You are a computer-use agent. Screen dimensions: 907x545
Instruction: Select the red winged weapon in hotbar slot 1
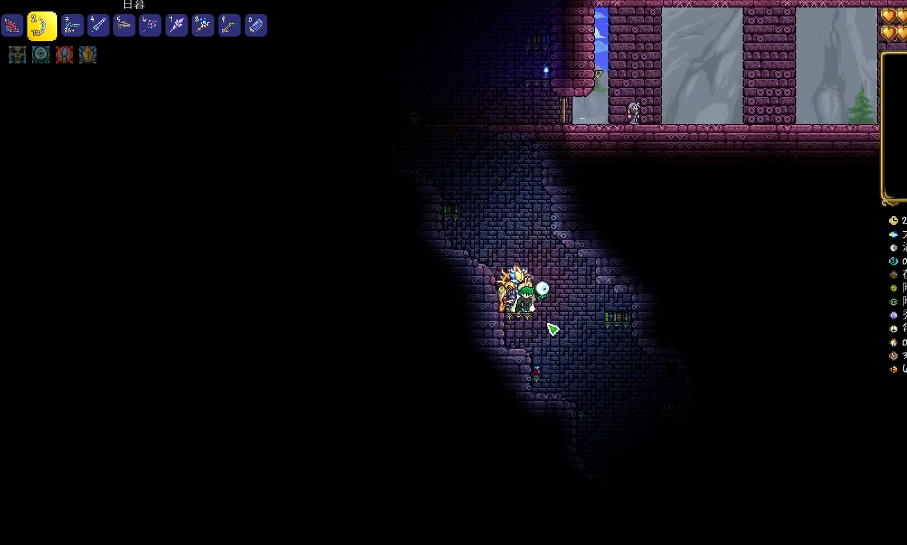point(13,25)
